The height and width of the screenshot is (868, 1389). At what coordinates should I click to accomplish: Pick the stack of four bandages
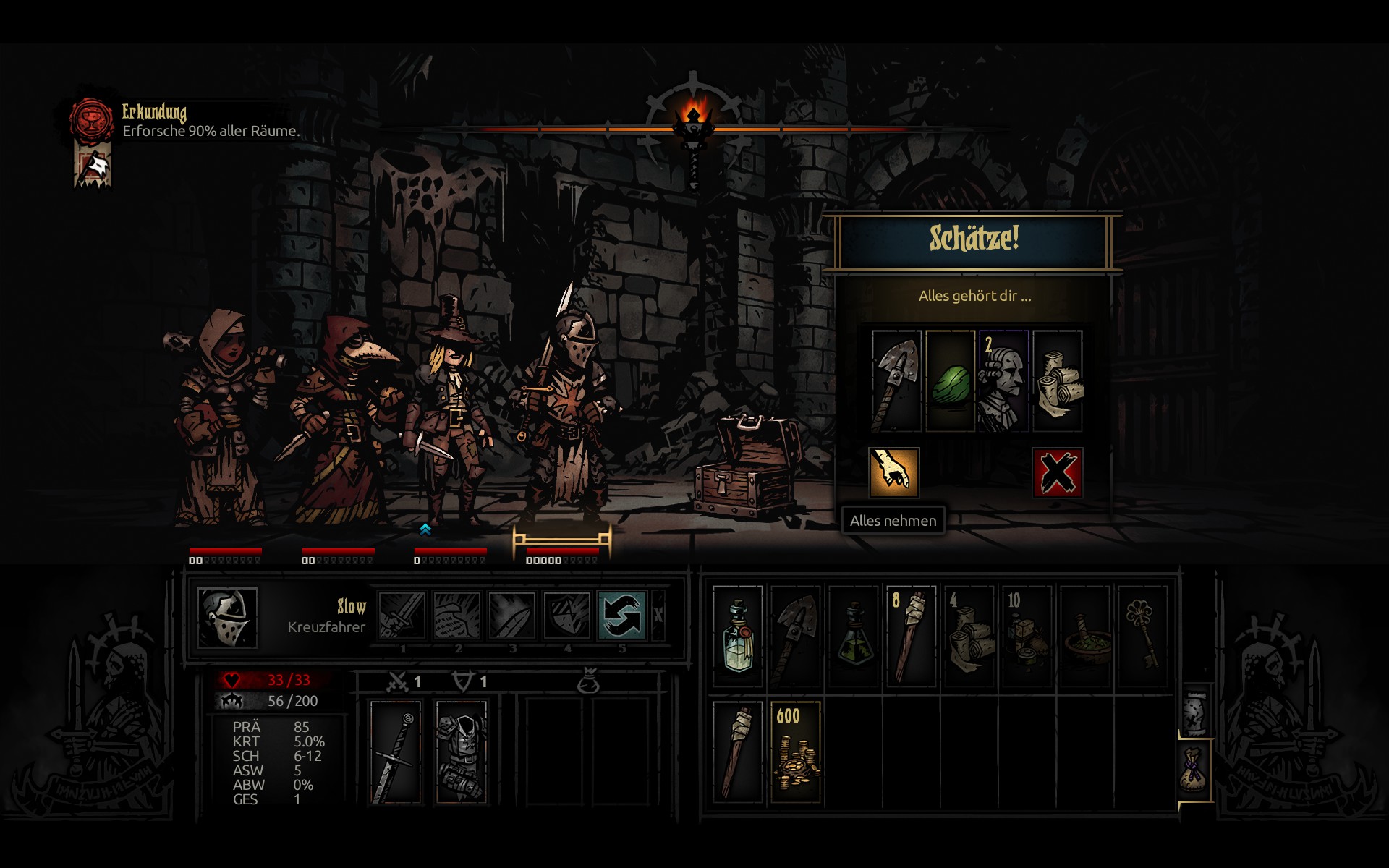point(969,636)
